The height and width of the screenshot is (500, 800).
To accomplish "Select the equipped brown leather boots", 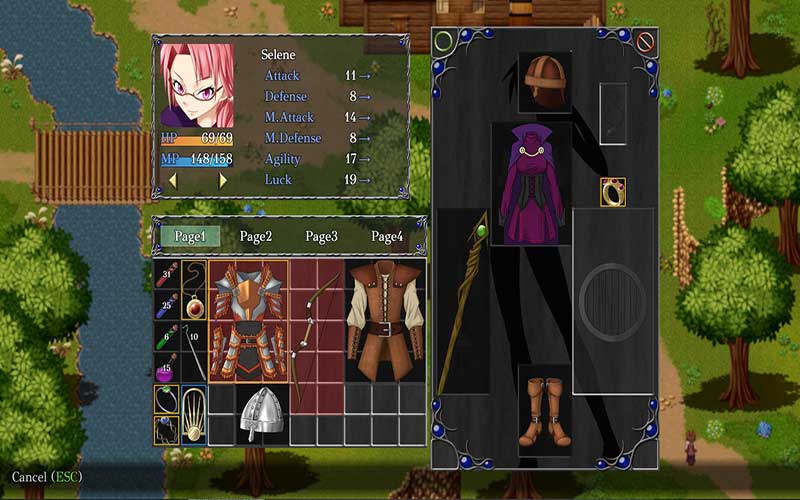I will [545, 410].
